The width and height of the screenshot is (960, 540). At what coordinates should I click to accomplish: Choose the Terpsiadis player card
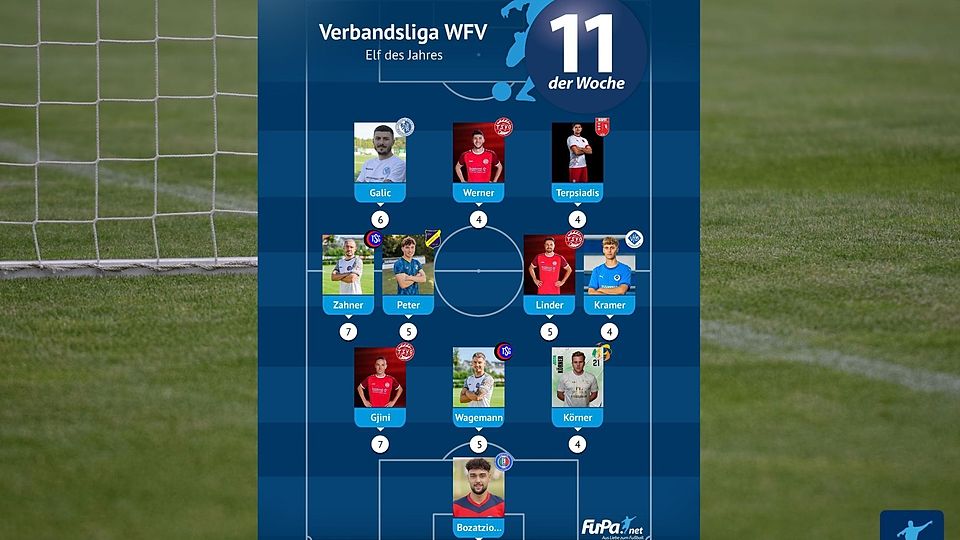tap(577, 160)
